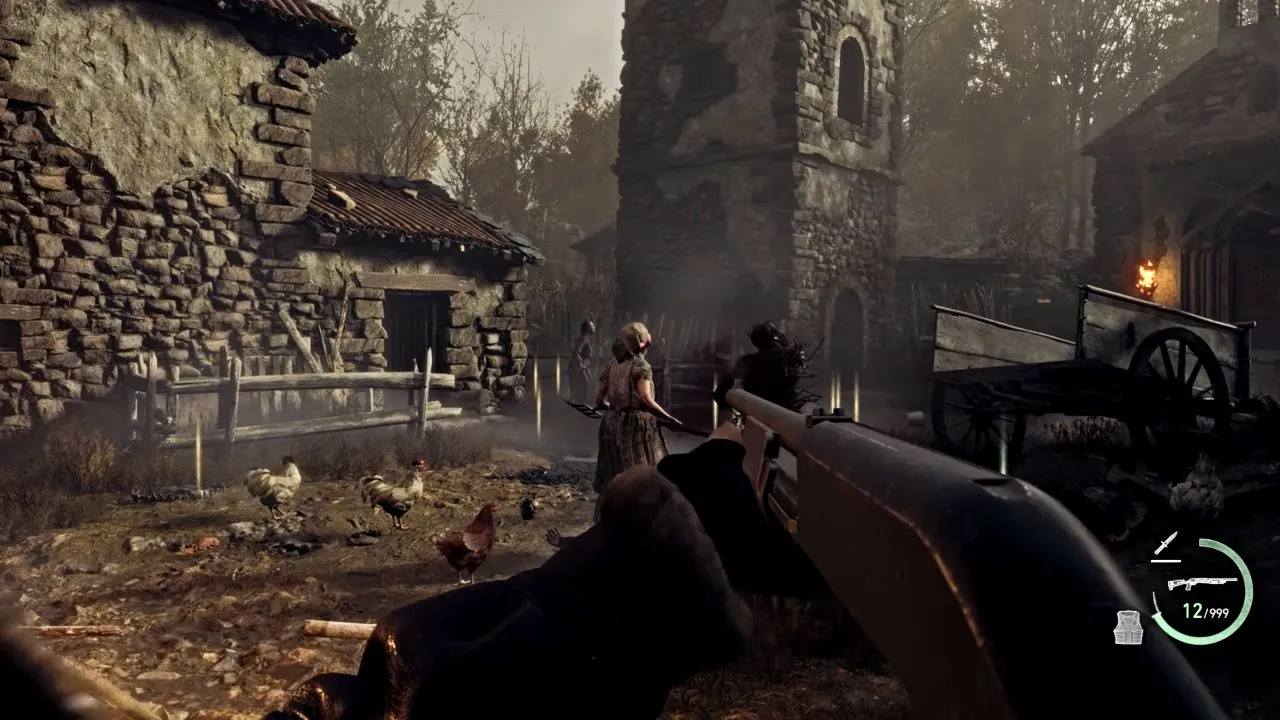Click the ammo counter showing 12/999
The width and height of the screenshot is (1280, 720).
1206,608
